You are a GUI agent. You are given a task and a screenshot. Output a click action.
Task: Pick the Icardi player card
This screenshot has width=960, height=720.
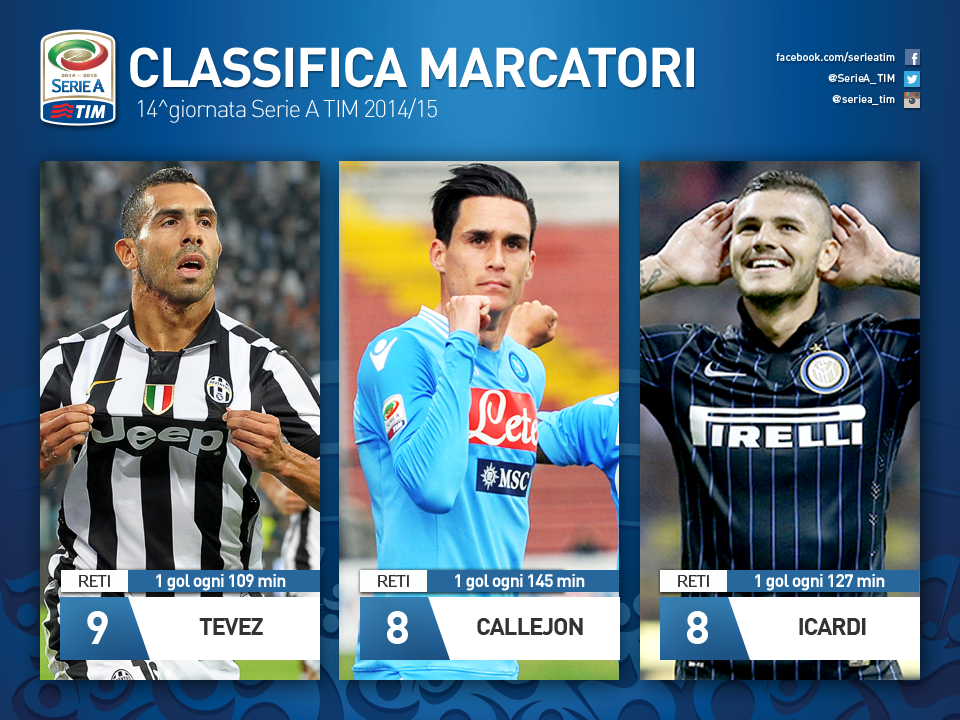tap(779, 420)
